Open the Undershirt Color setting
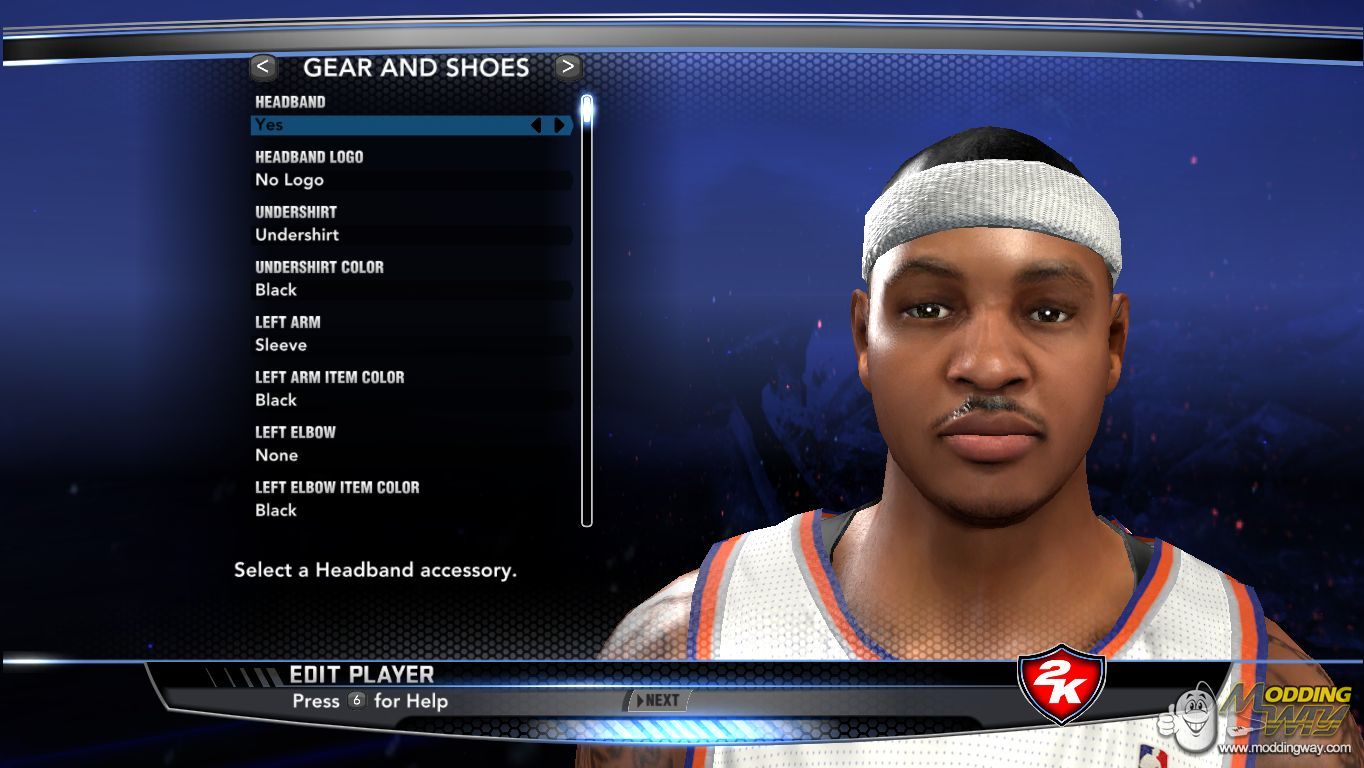This screenshot has width=1364, height=768. coord(410,290)
